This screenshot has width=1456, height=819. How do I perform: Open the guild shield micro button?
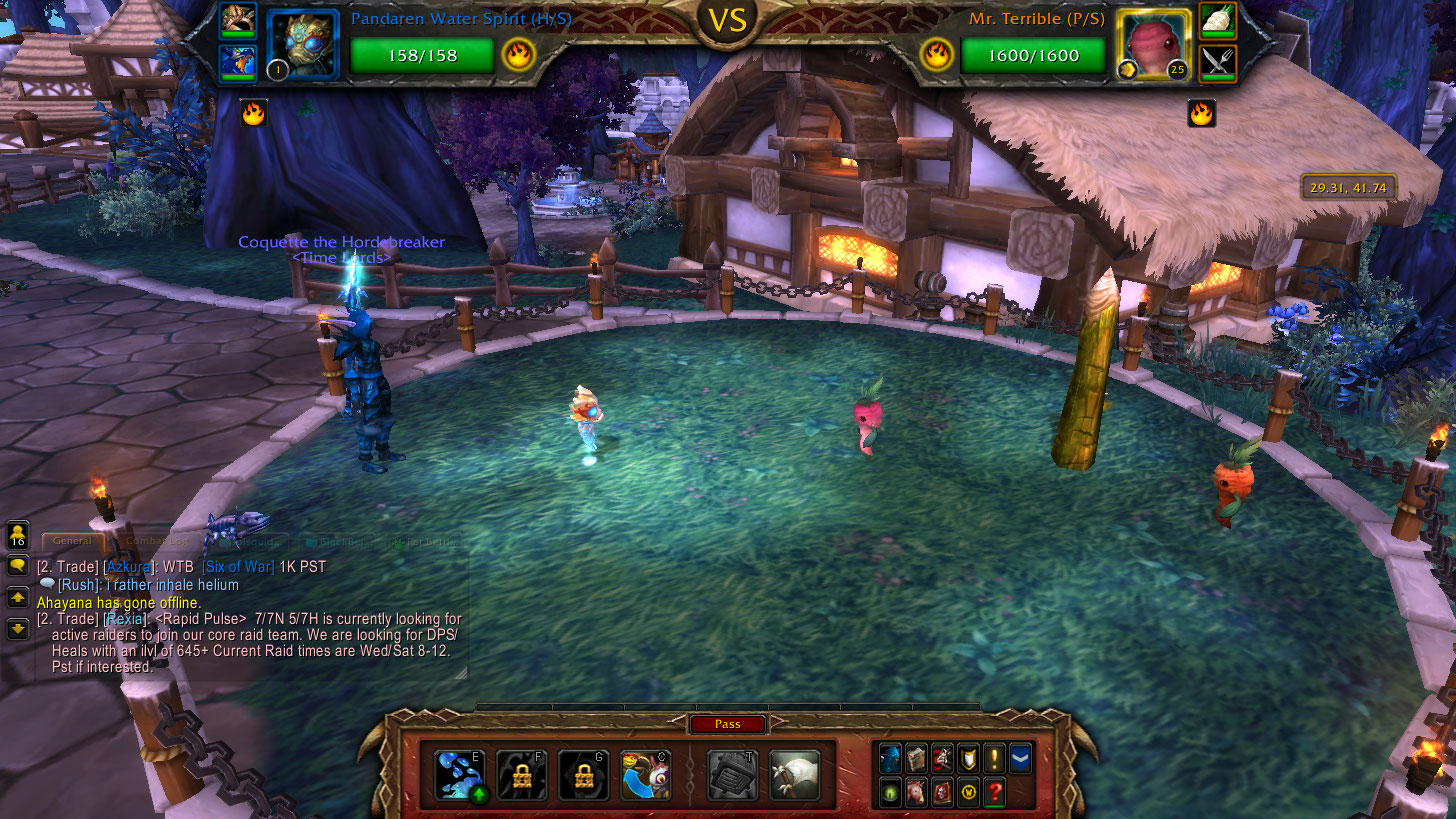(x=968, y=759)
